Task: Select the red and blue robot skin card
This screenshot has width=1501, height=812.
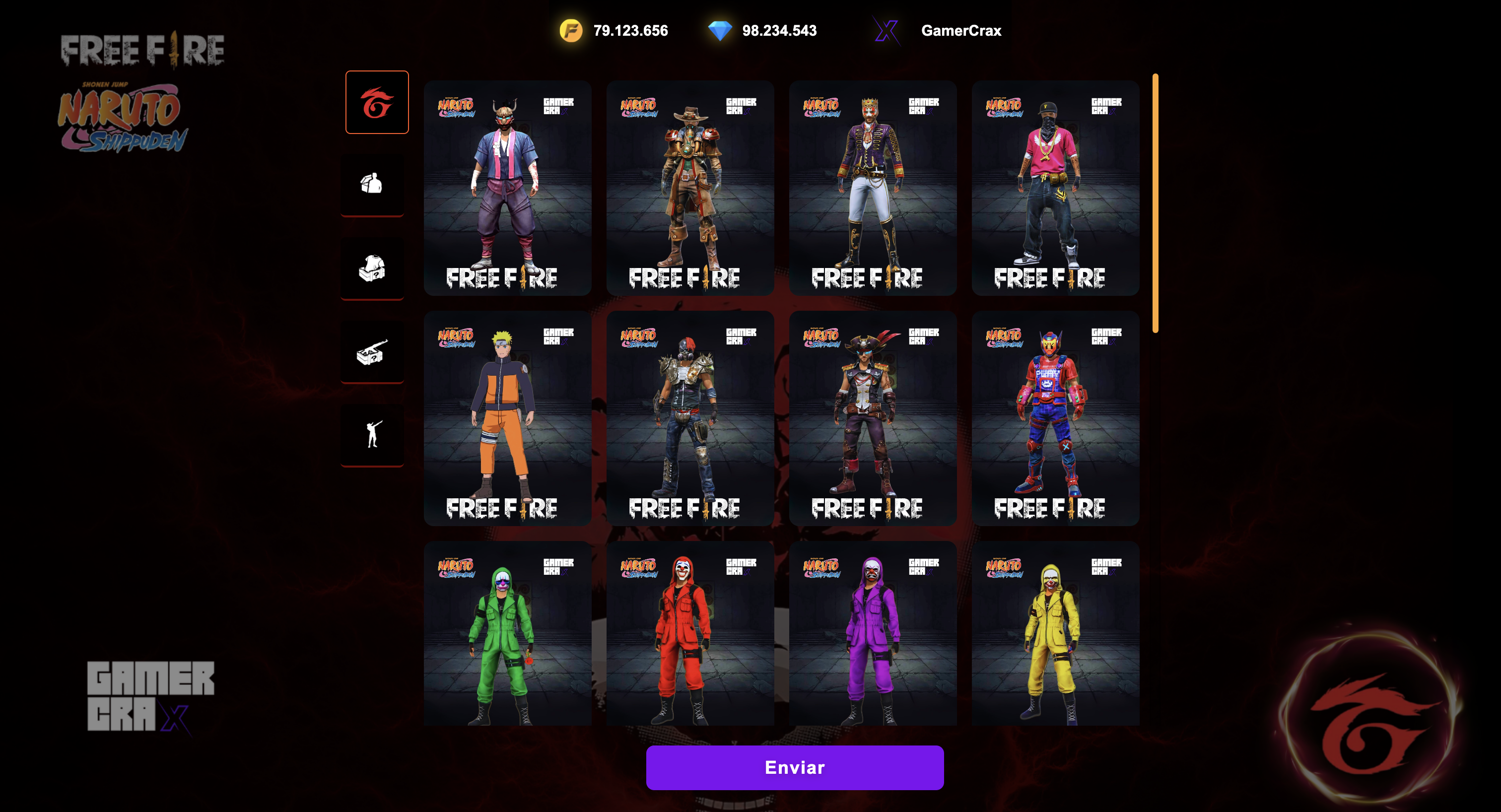Action: [x=1055, y=417]
